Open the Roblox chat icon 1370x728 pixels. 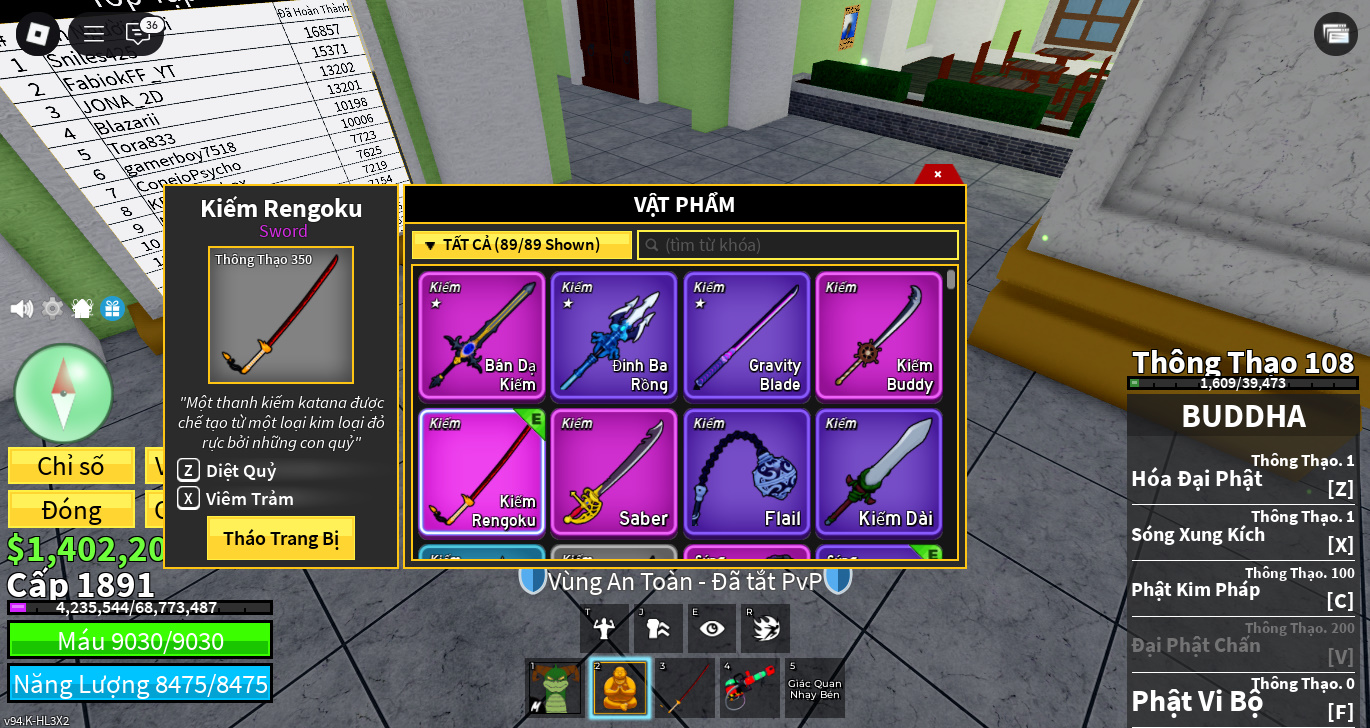(138, 33)
